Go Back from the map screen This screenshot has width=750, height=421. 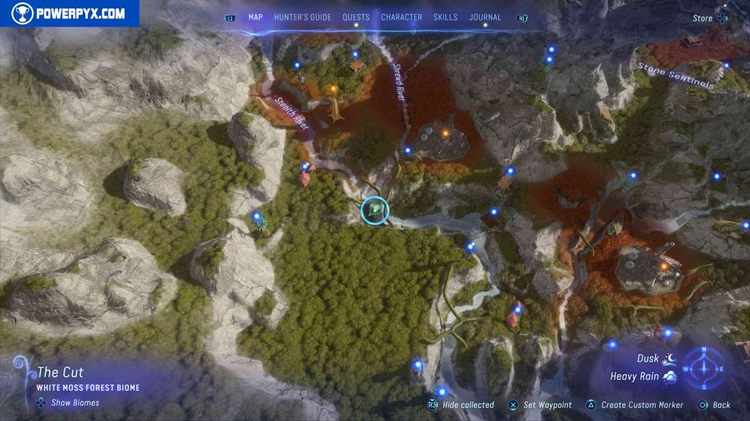(715, 405)
